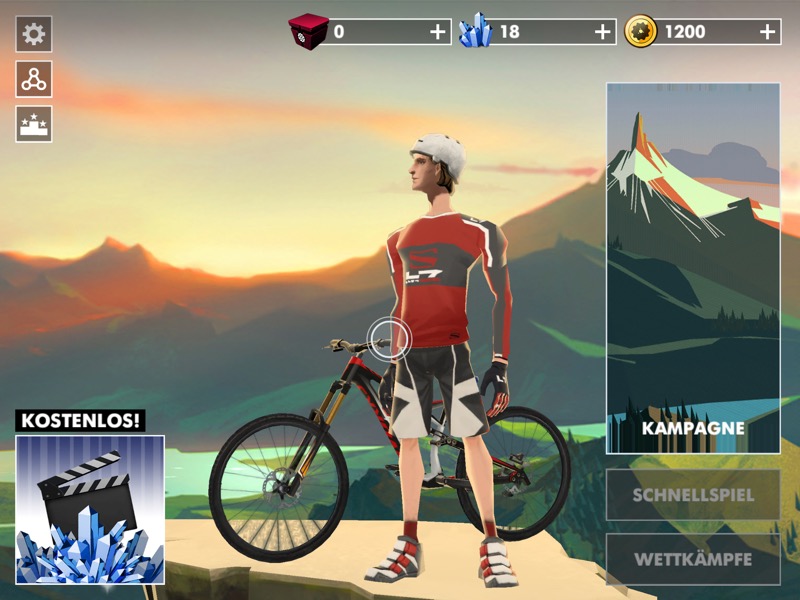Screen dimensions: 800x600
Task: Select the Kampagne mode panel
Action: (x=693, y=268)
